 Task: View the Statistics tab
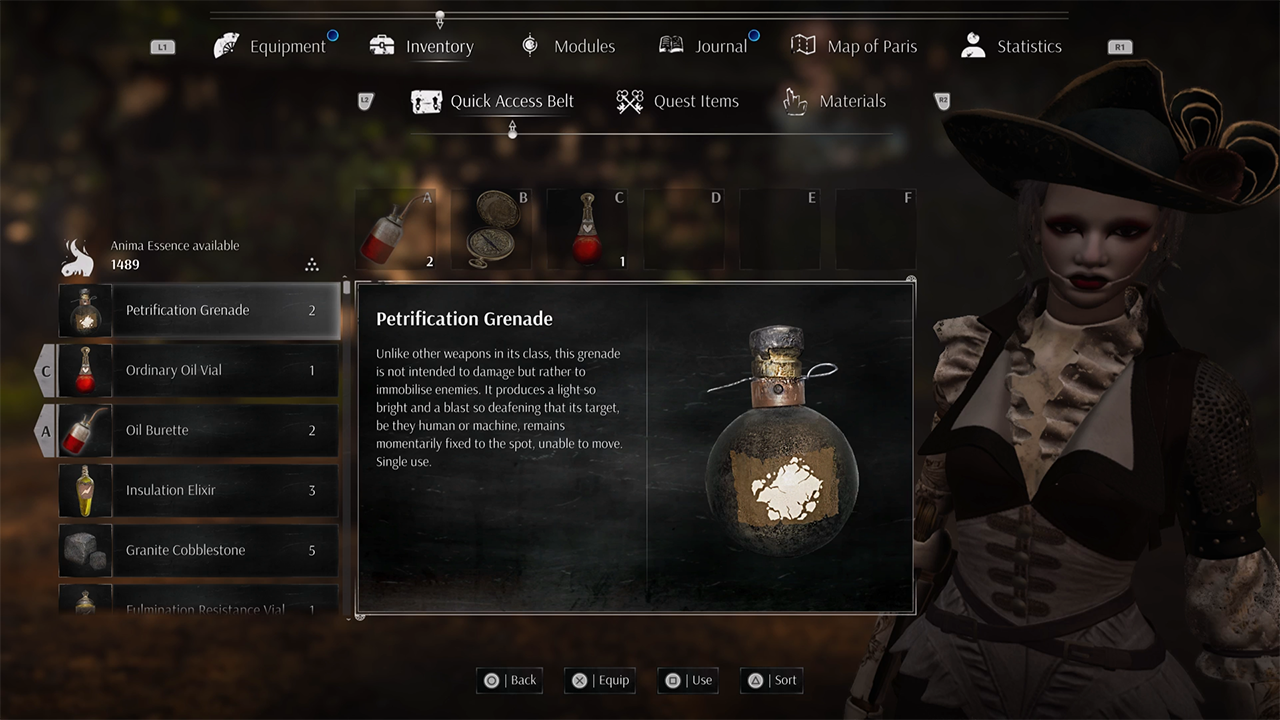pos(1011,46)
